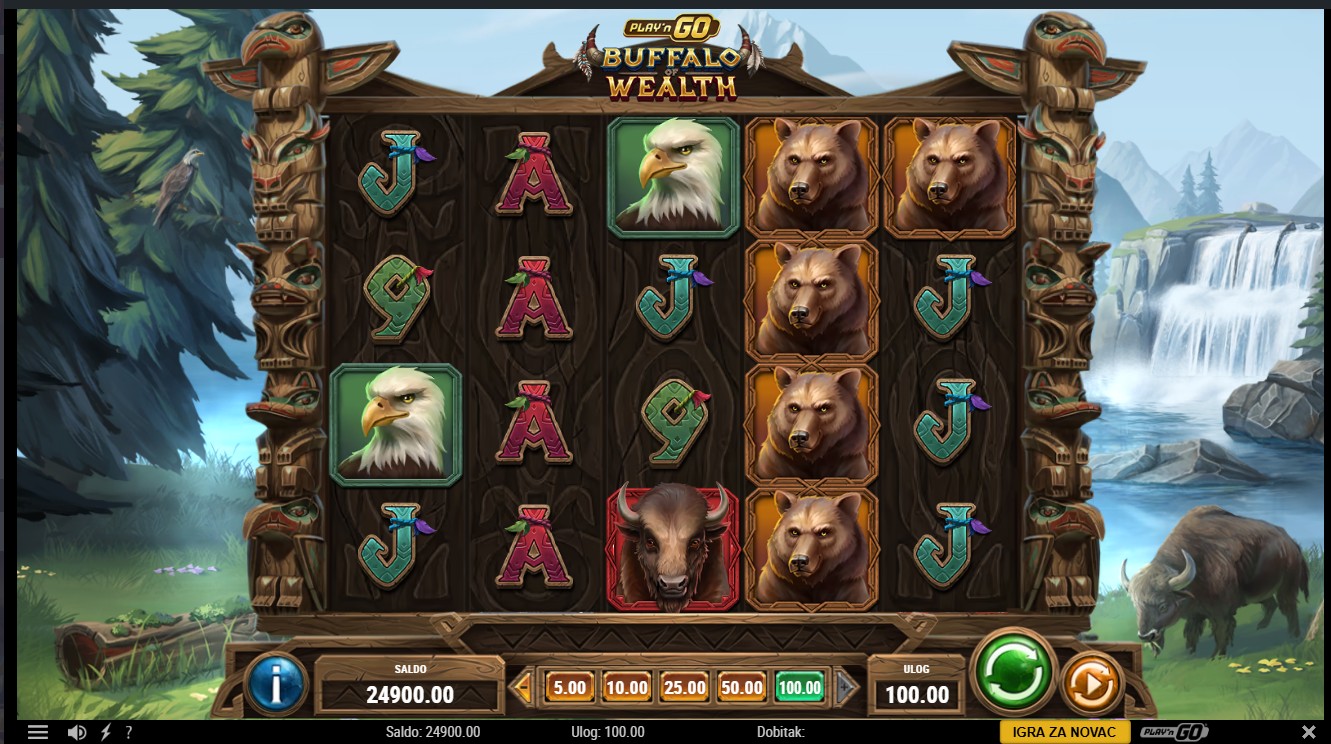
Task: Choose the 10.00 bet value
Action: (626, 687)
